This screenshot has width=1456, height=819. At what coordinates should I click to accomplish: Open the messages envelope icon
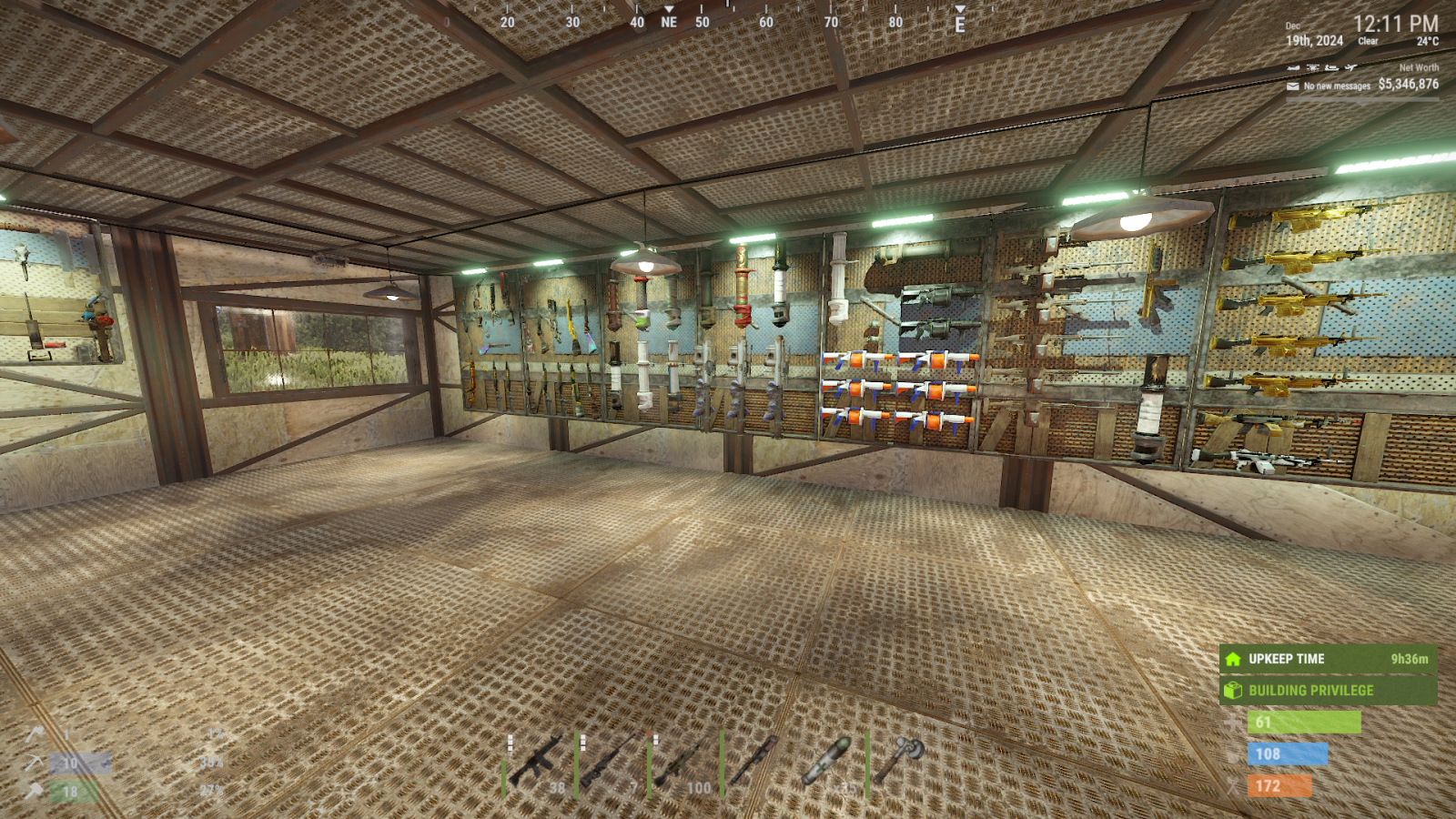click(x=1292, y=86)
